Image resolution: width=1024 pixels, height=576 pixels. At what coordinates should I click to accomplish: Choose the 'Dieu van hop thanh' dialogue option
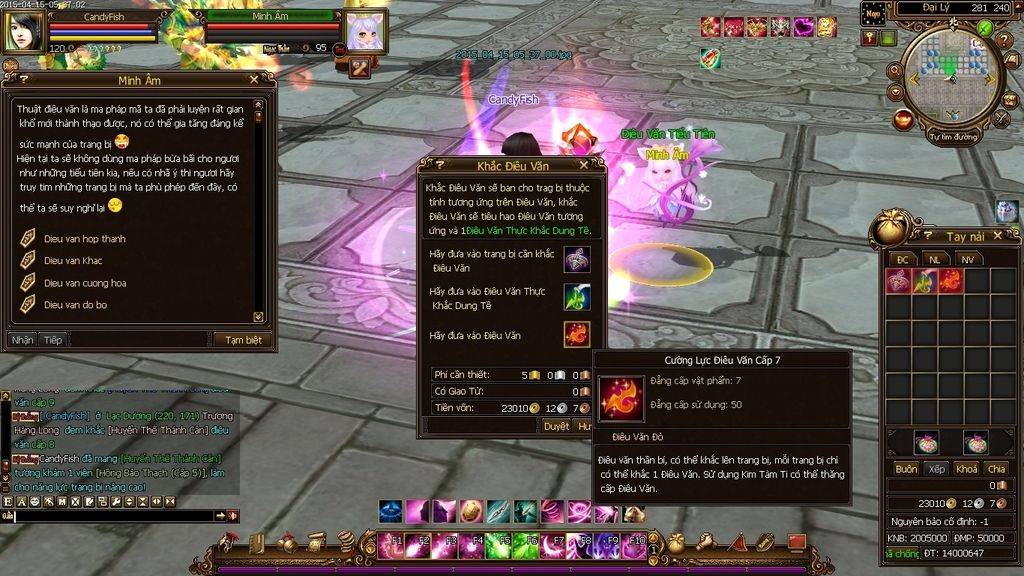tap(84, 239)
